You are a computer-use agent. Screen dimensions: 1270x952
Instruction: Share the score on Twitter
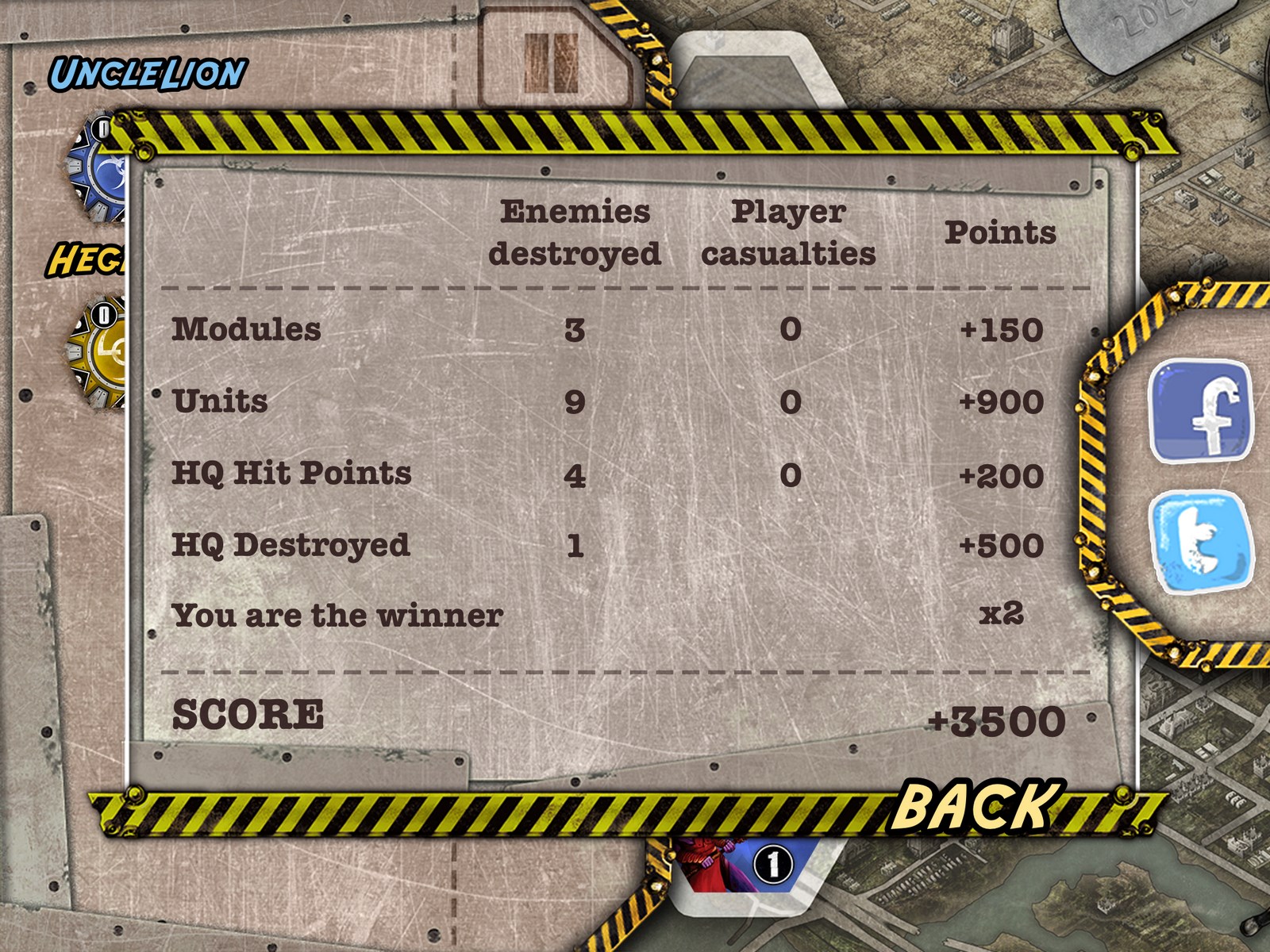tap(1202, 541)
